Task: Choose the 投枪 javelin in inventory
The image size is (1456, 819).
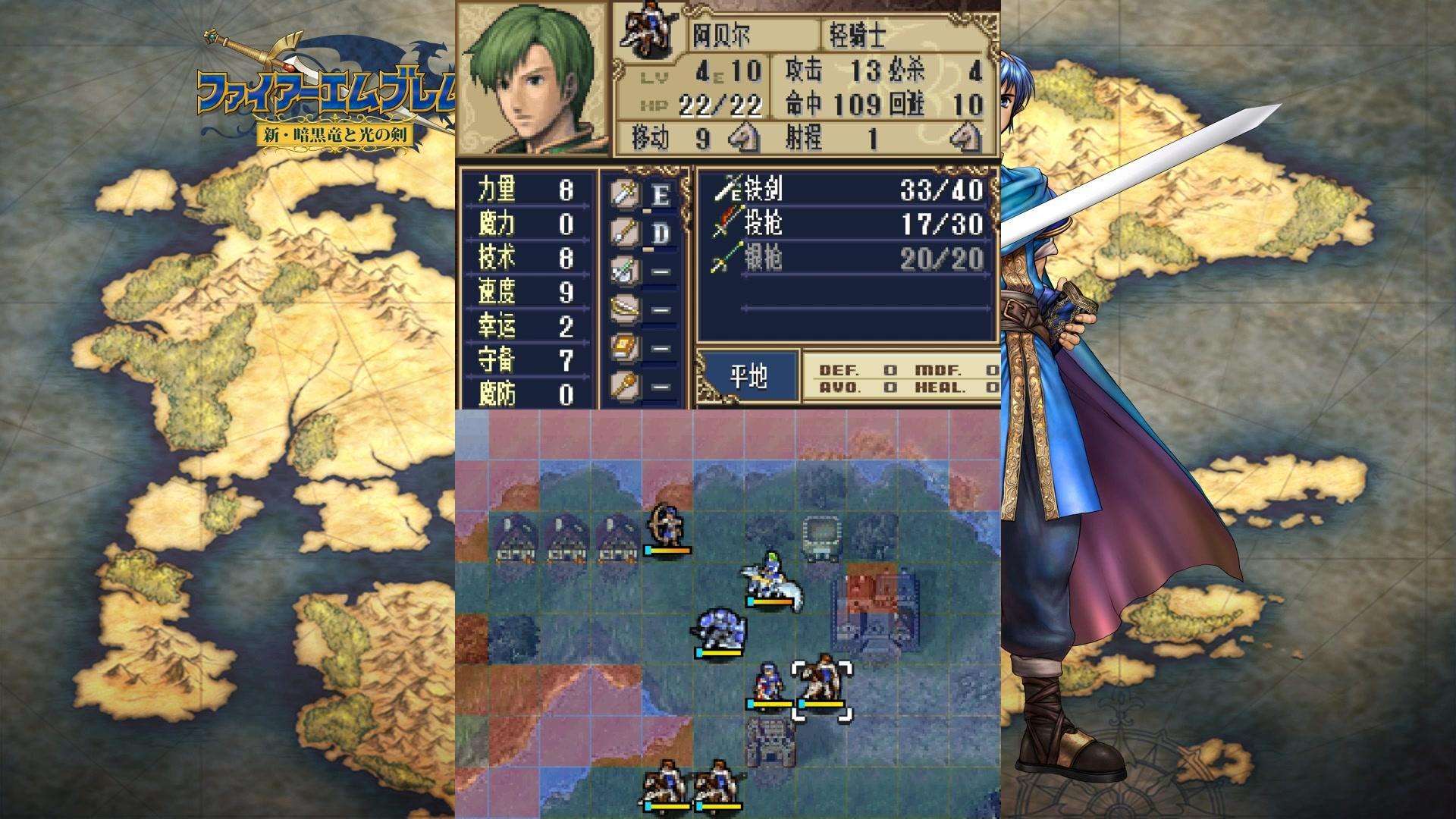Action: click(848, 224)
